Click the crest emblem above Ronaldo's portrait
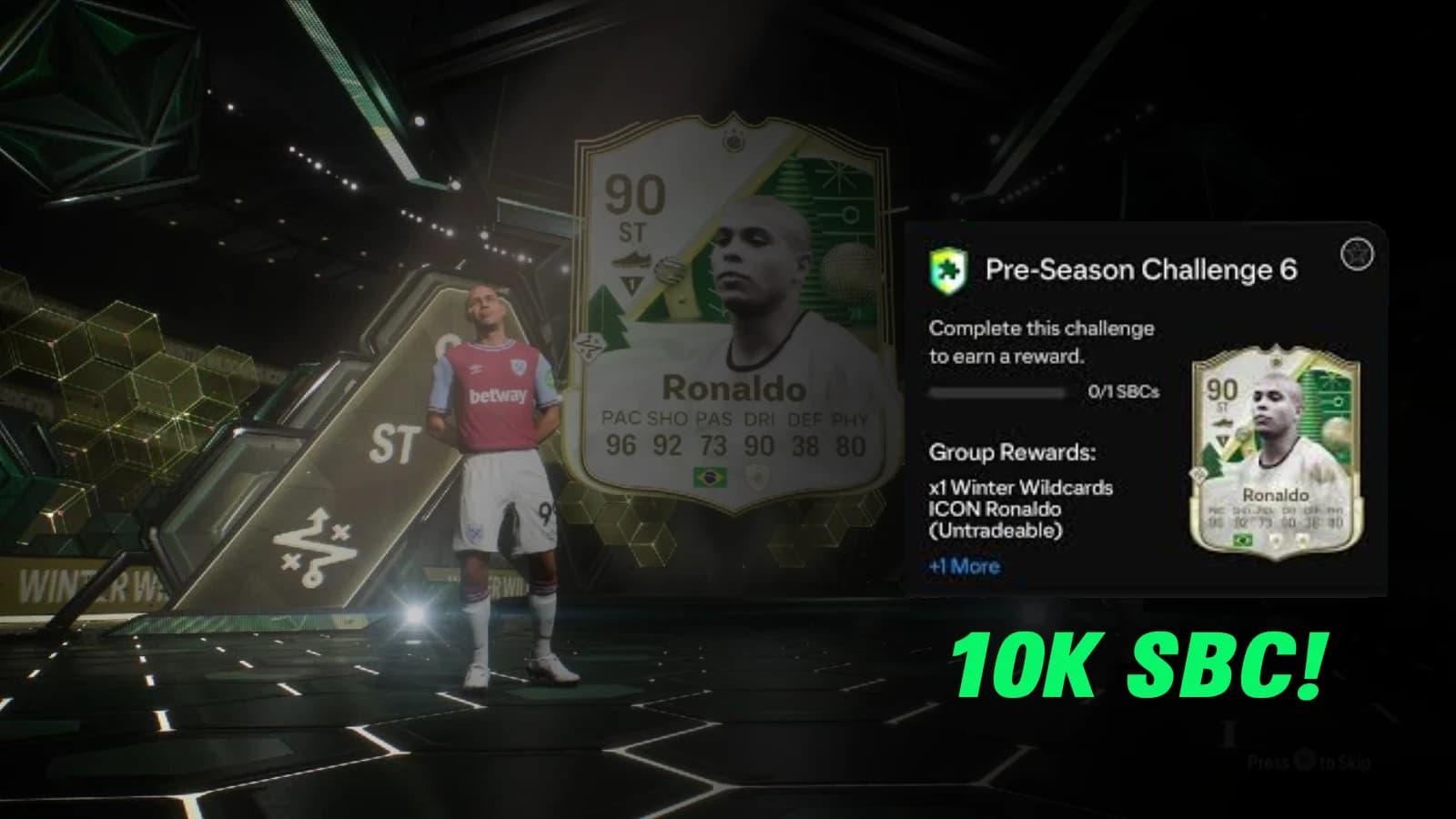 click(733, 140)
